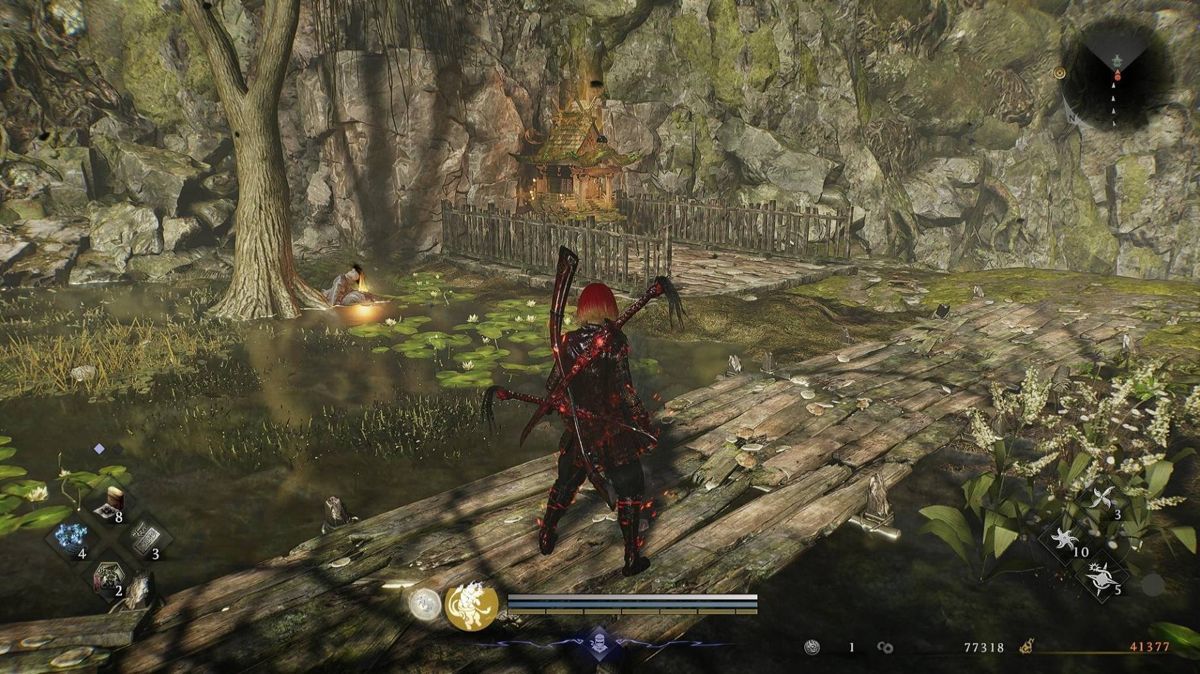Open the circular minimap
1200x674 pixels.
1116,73
